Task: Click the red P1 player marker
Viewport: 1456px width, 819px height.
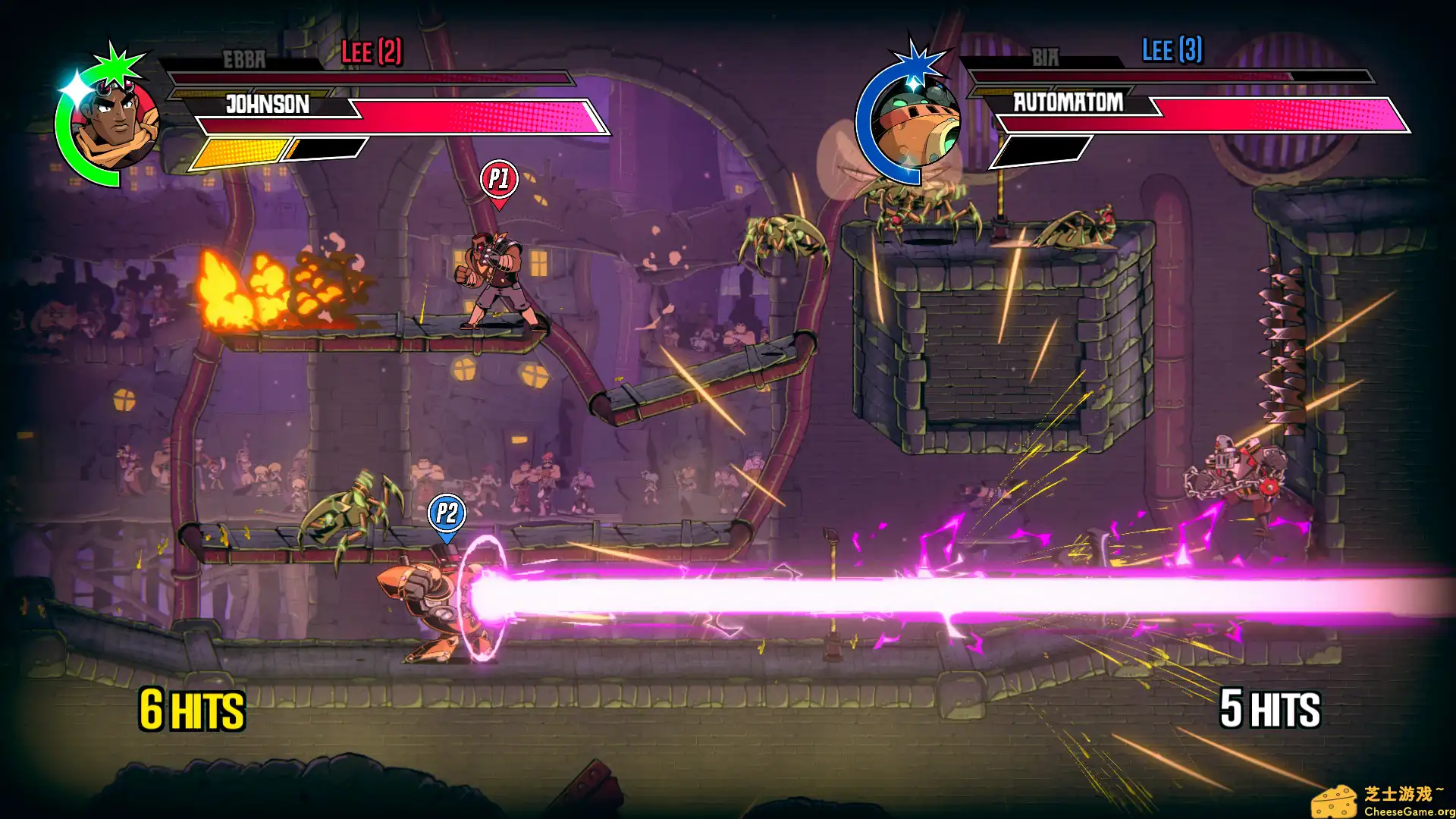Action: (499, 180)
